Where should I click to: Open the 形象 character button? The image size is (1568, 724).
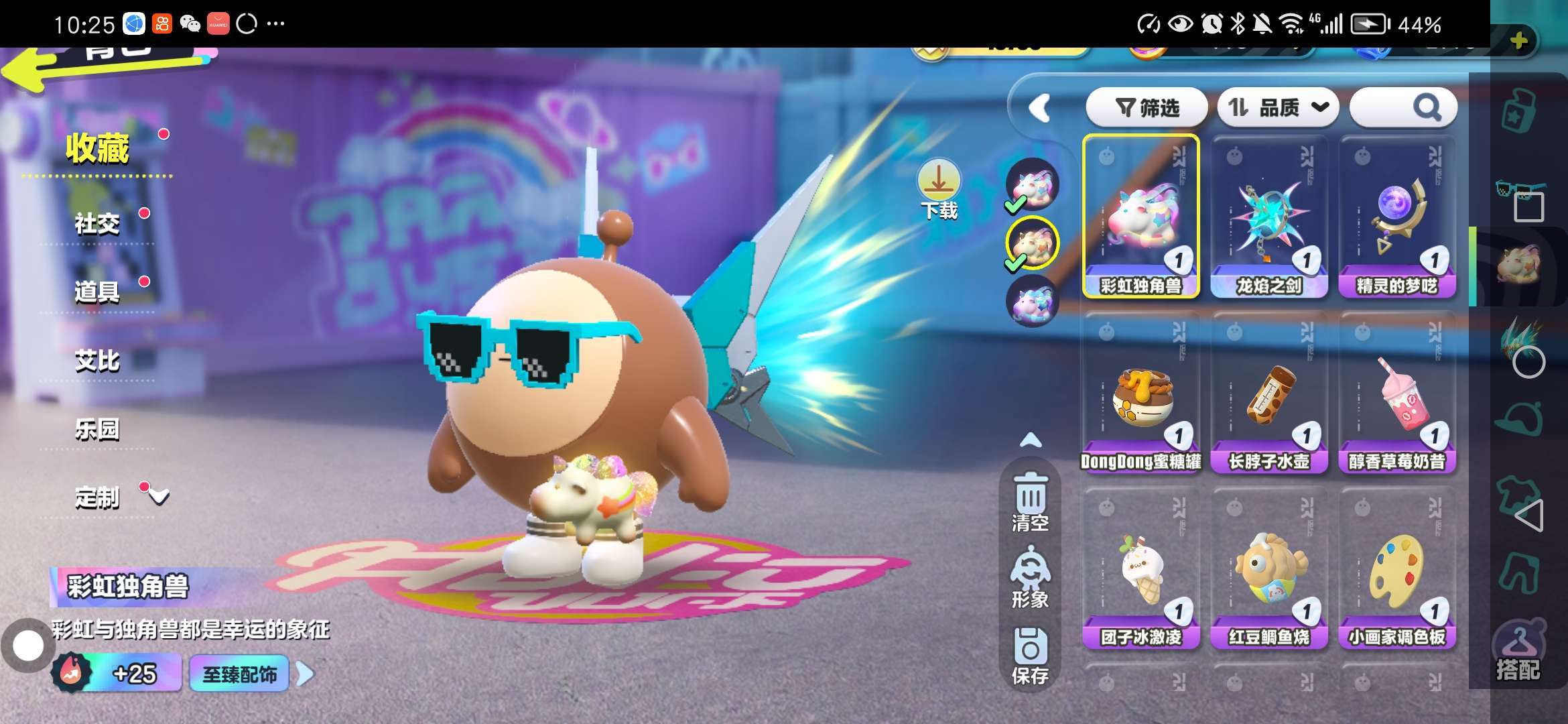pyautogui.click(x=1031, y=578)
